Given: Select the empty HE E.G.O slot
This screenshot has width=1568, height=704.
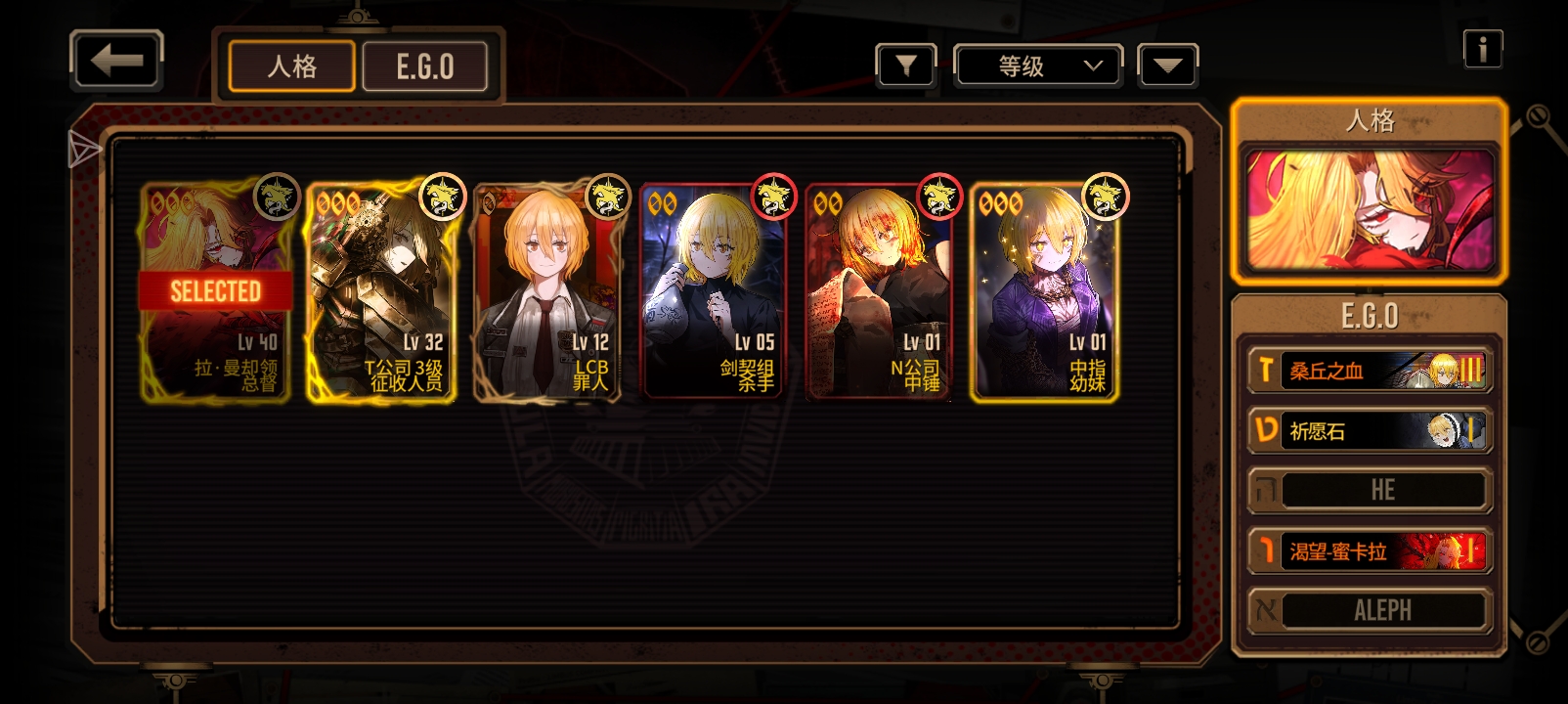Looking at the screenshot, I should (1369, 491).
